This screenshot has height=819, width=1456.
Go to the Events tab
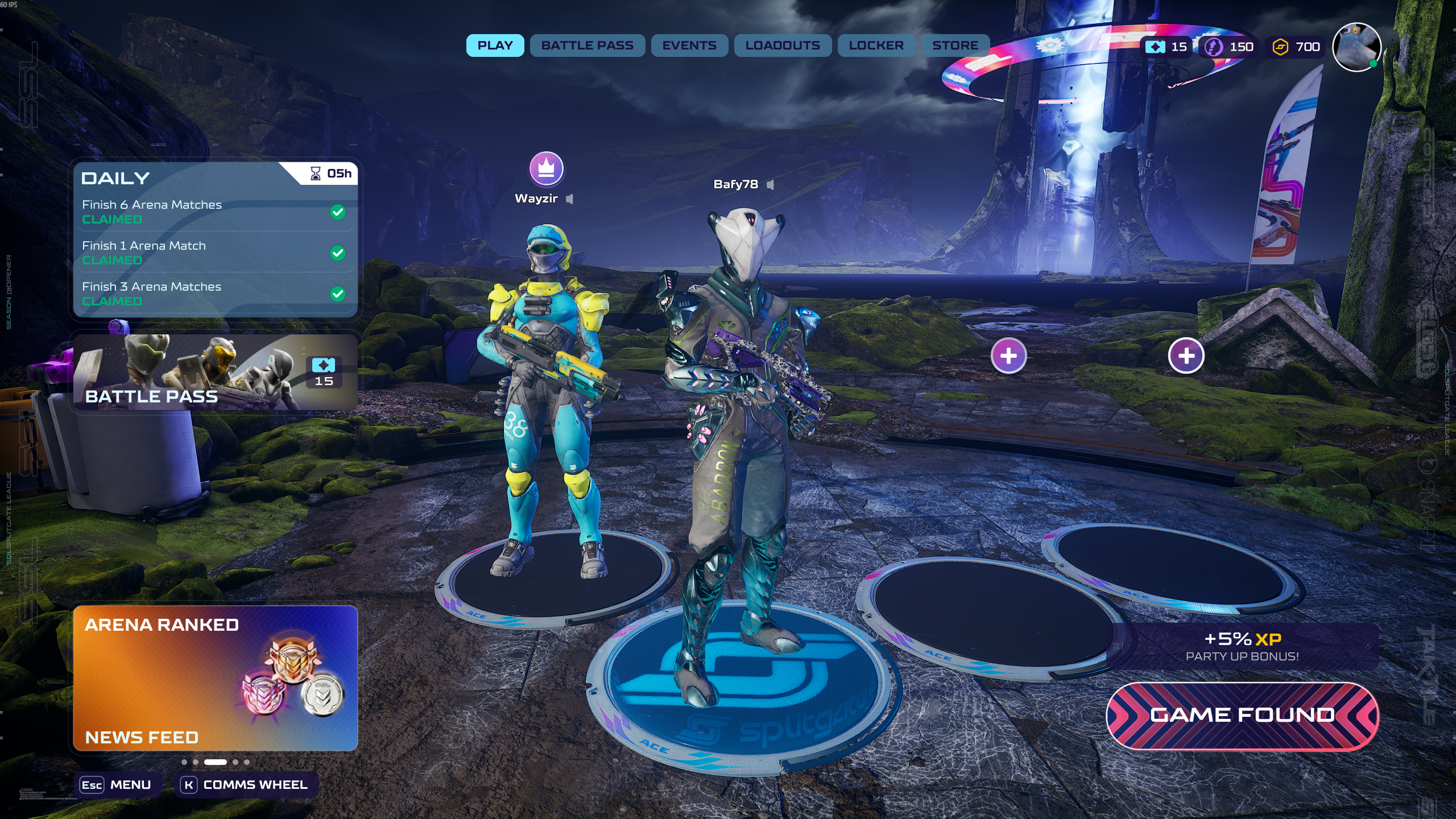coord(689,45)
